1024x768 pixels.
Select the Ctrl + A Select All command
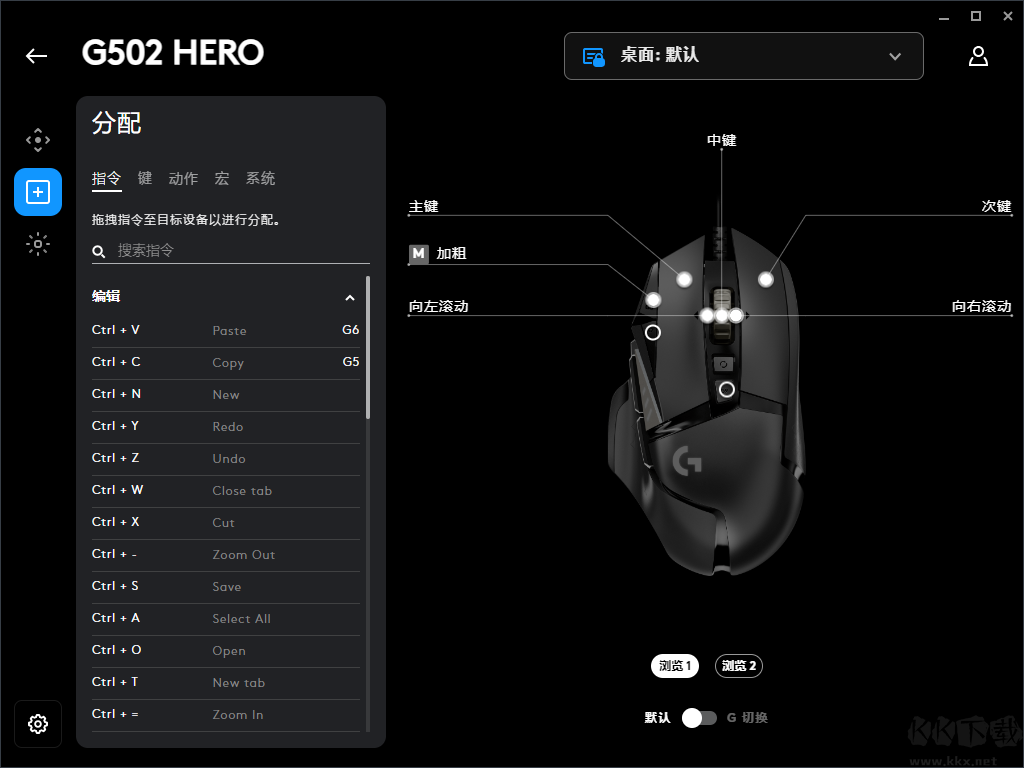click(x=225, y=618)
